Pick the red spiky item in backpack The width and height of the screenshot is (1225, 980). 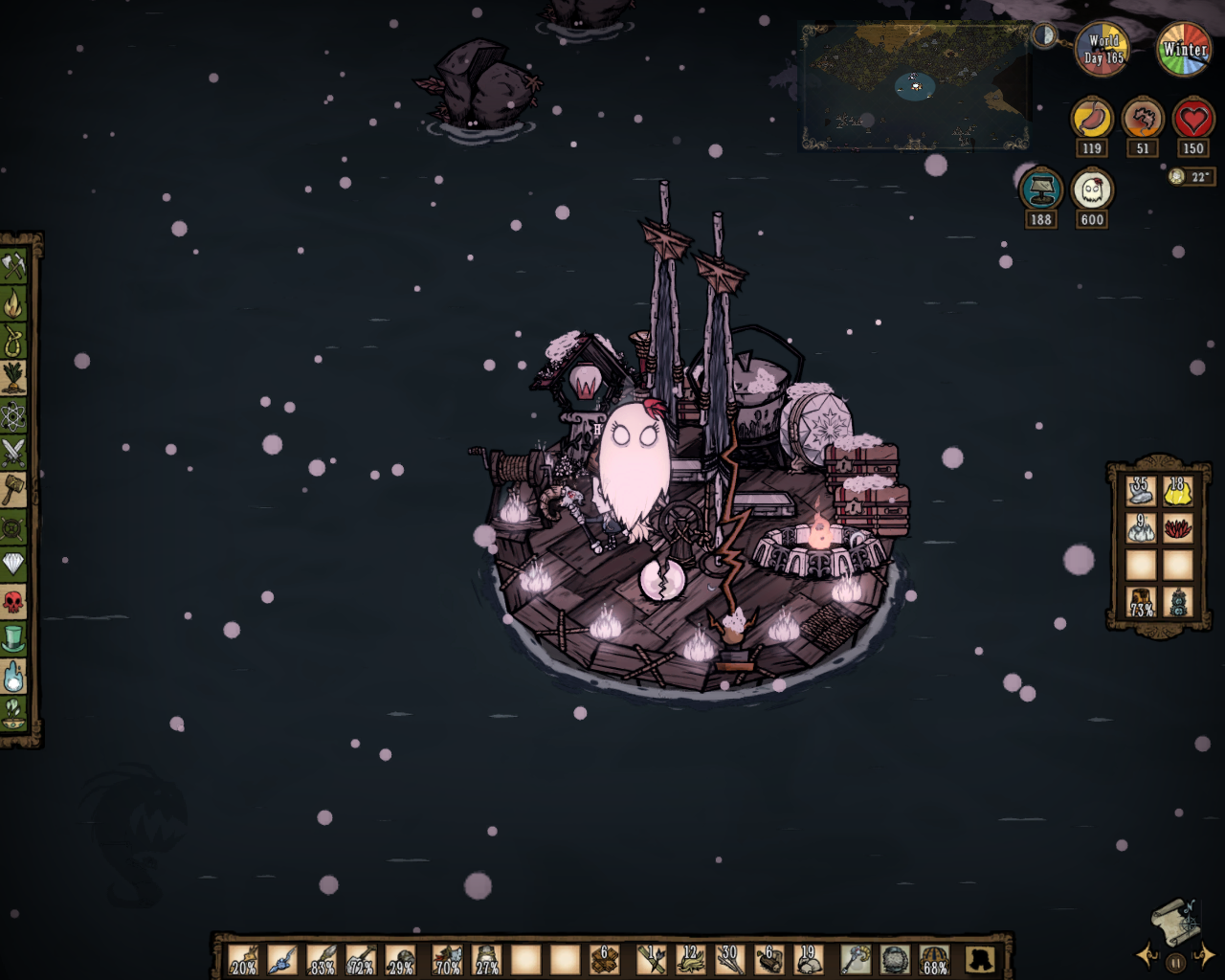coord(1177,528)
